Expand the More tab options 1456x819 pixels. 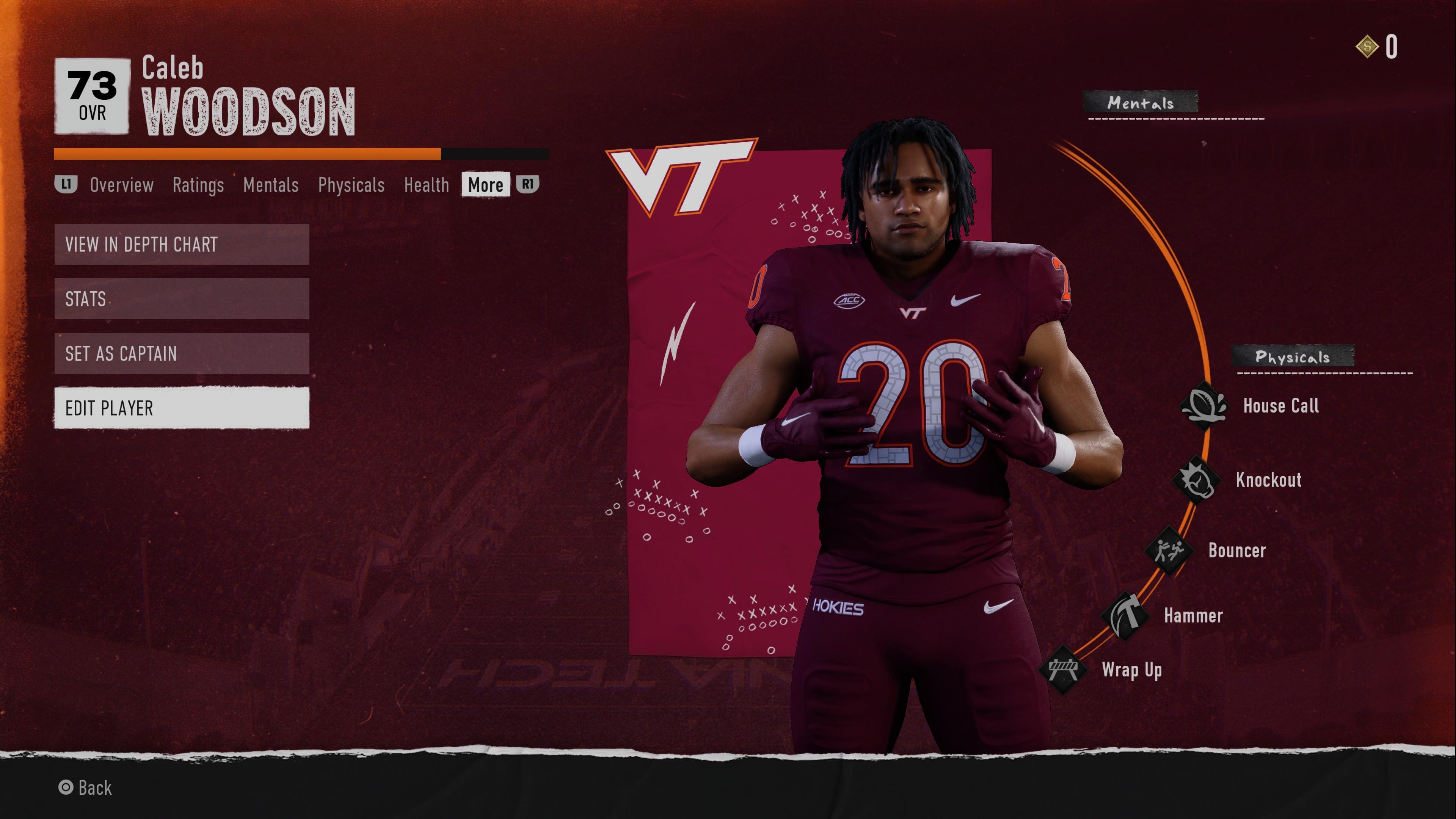tap(485, 185)
